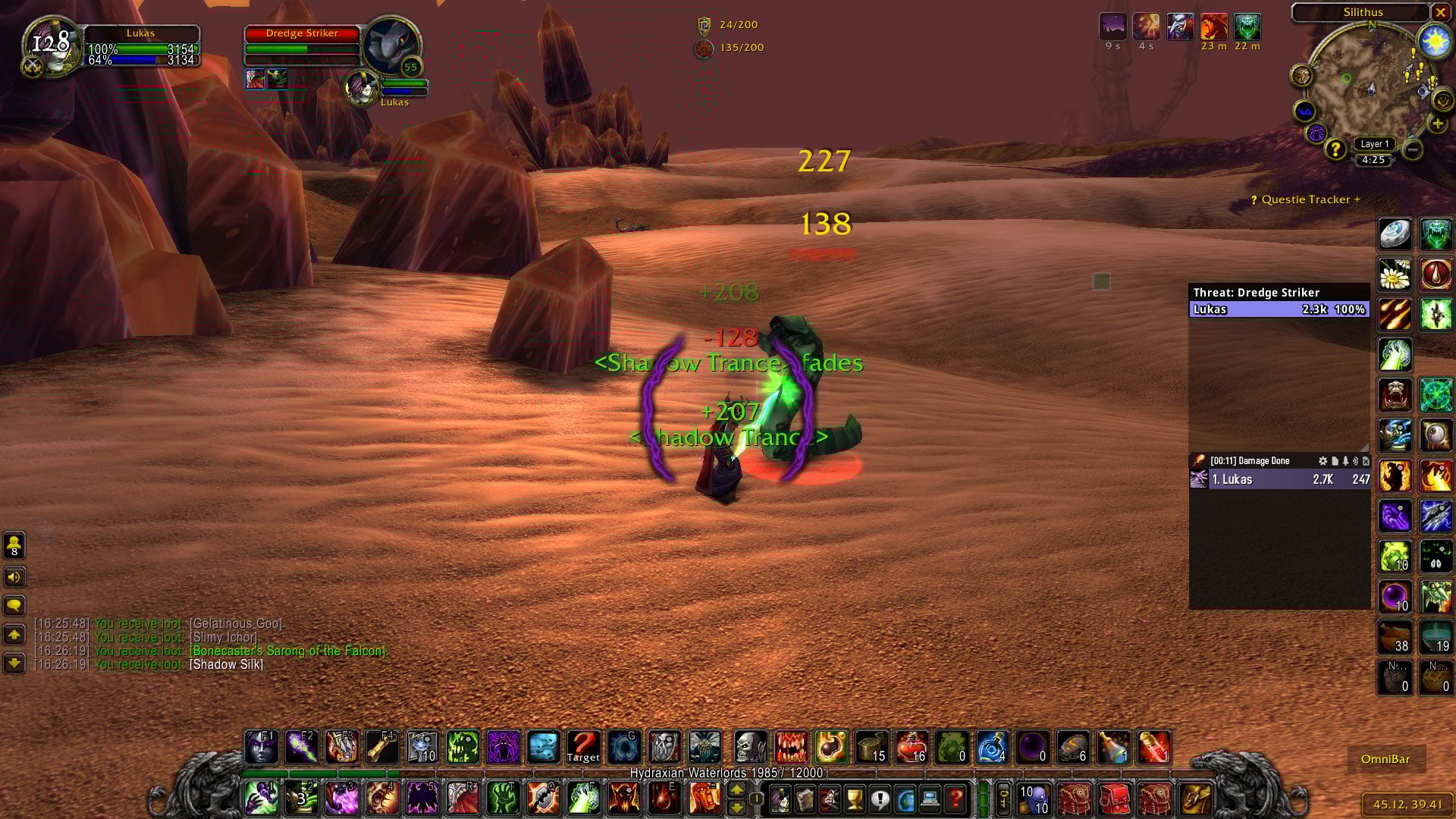Zoom out the minimap with minus button
Screen dimensions: 1456x819
[1412, 149]
